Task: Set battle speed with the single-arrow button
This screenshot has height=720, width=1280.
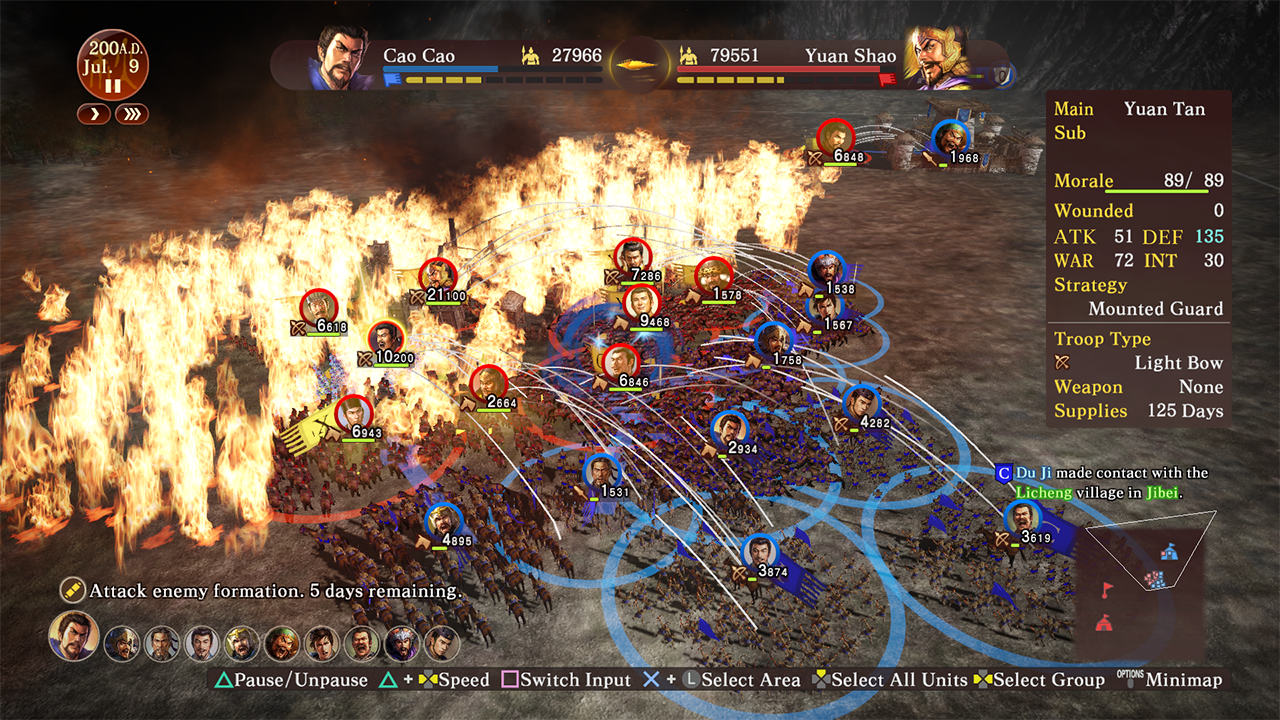Action: 94,114
